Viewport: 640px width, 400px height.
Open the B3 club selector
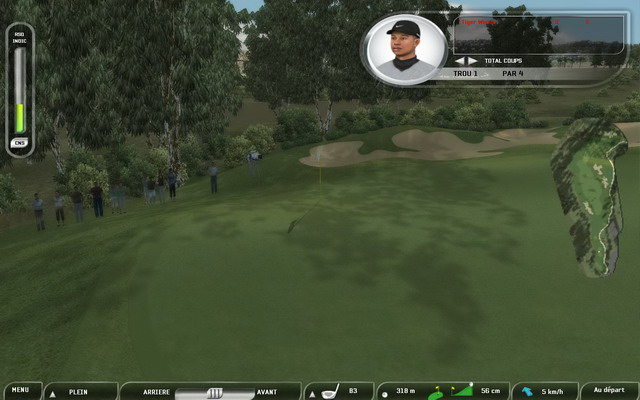pyautogui.click(x=338, y=391)
